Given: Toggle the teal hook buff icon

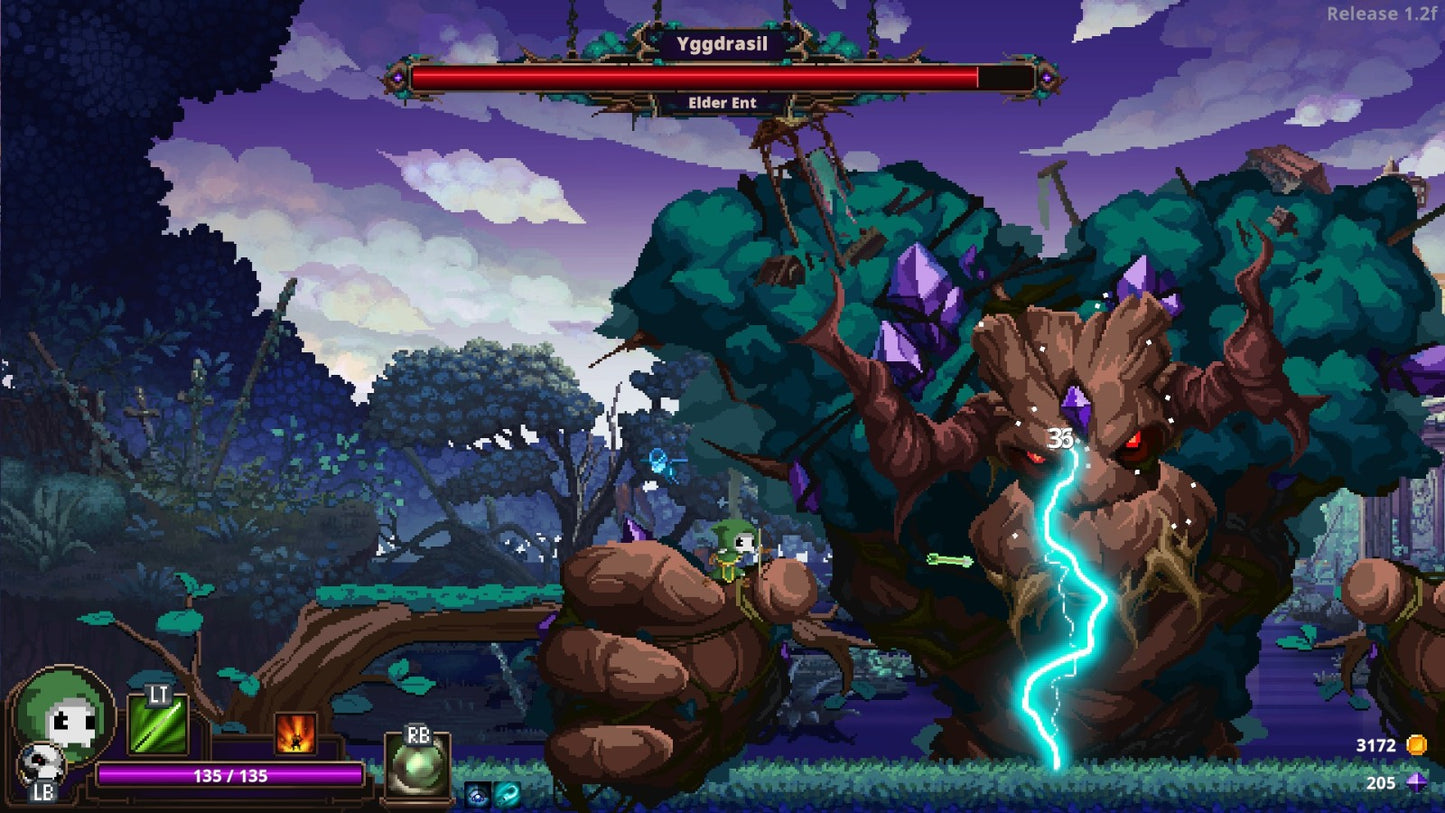Looking at the screenshot, I should tap(507, 793).
